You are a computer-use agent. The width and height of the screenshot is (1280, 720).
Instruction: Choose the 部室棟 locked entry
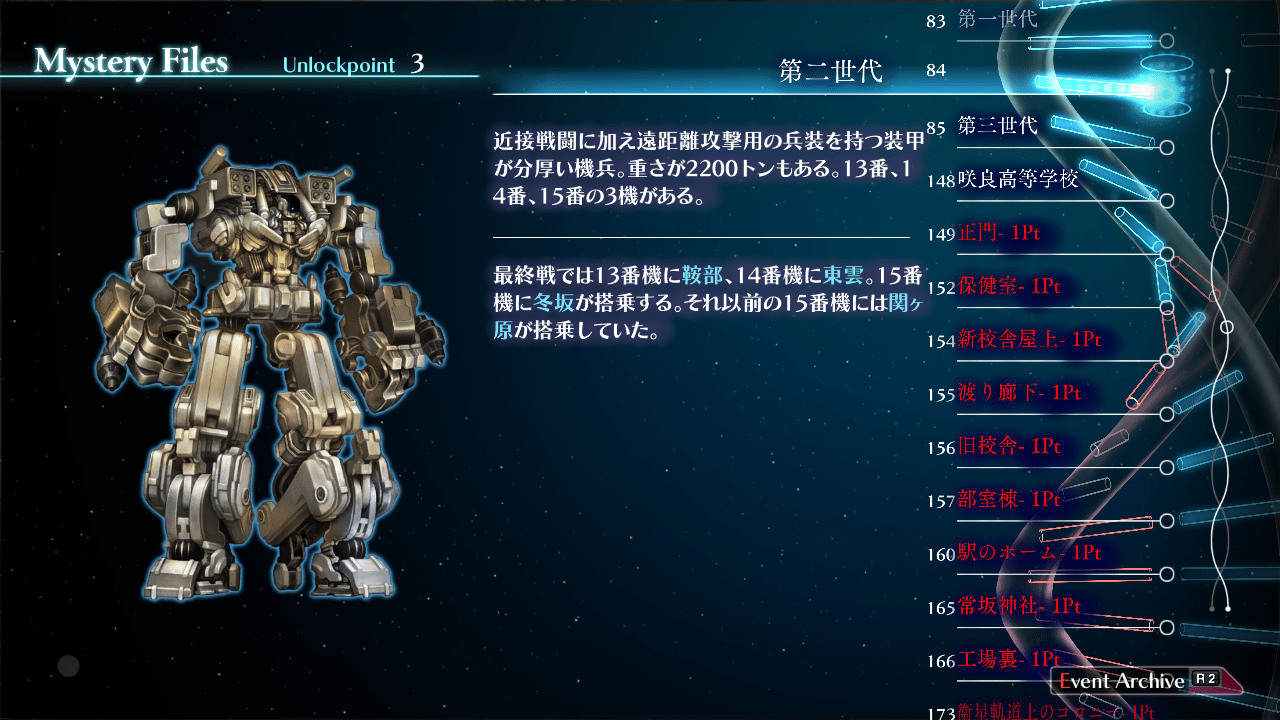[x=1008, y=499]
